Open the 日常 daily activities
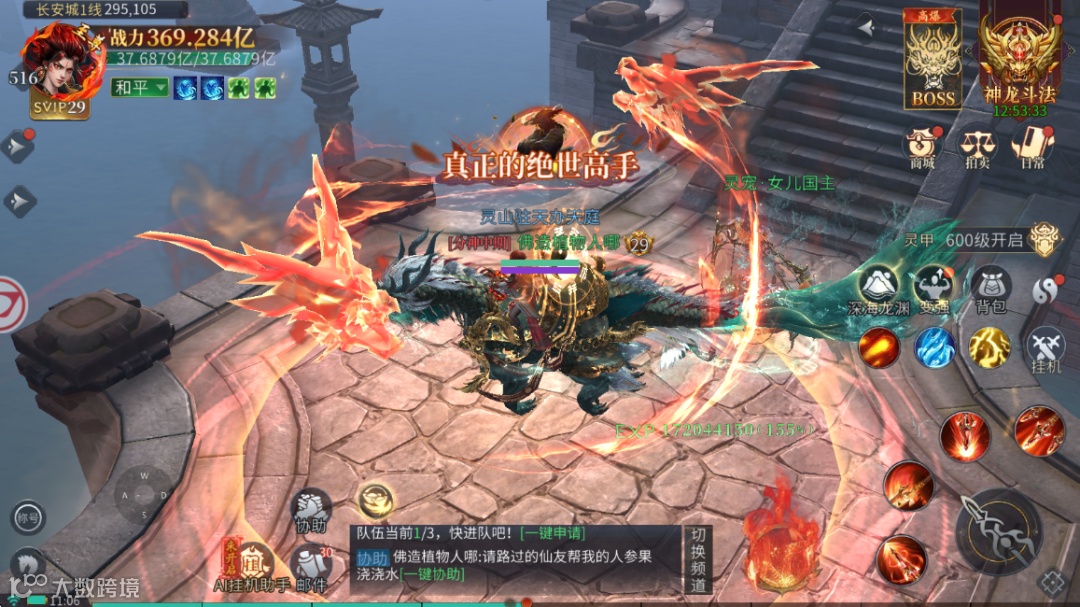1080x607 pixels. click(1030, 147)
